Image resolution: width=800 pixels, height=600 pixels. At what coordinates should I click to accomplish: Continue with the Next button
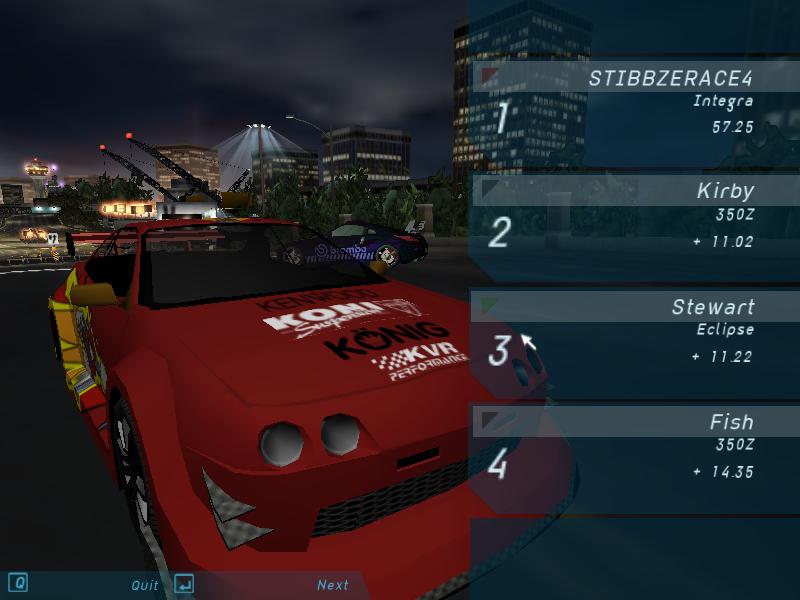tap(333, 585)
